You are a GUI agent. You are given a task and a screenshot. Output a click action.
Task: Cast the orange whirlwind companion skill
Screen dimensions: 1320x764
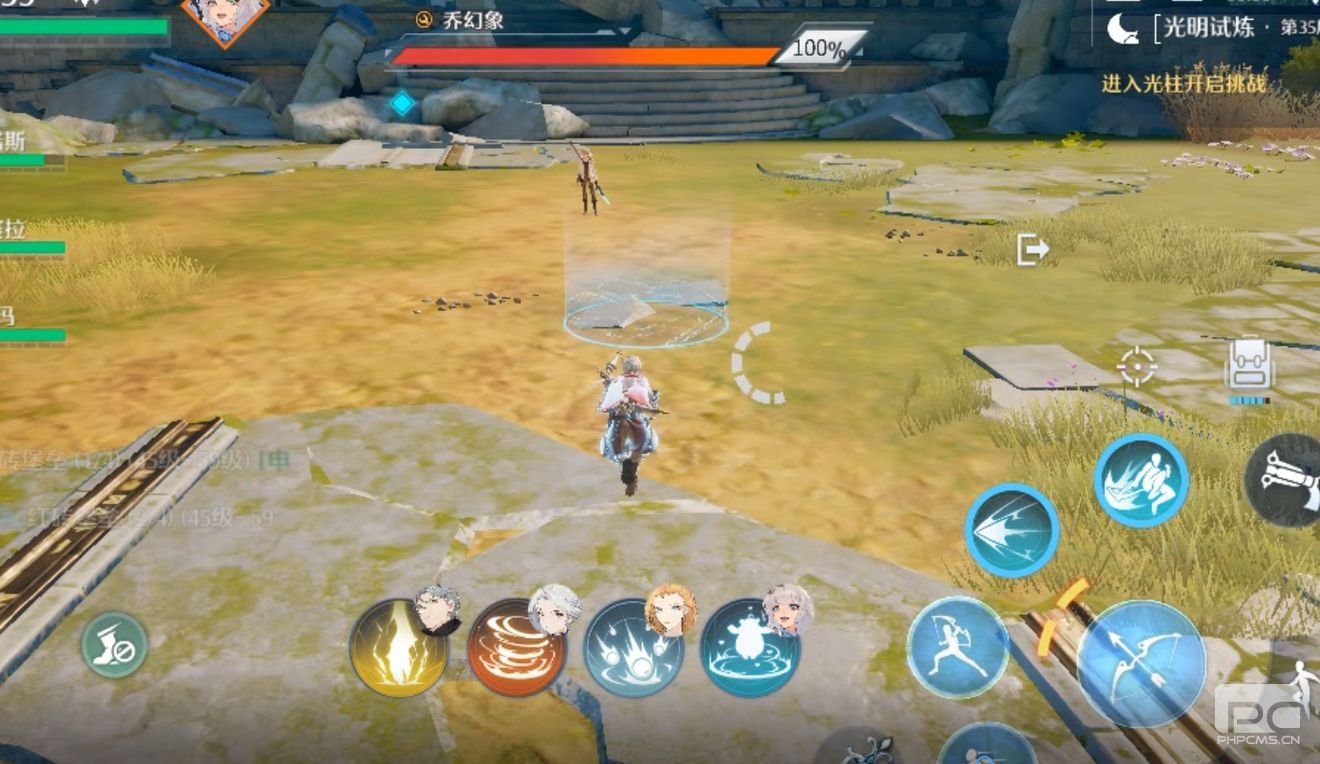tap(516, 648)
